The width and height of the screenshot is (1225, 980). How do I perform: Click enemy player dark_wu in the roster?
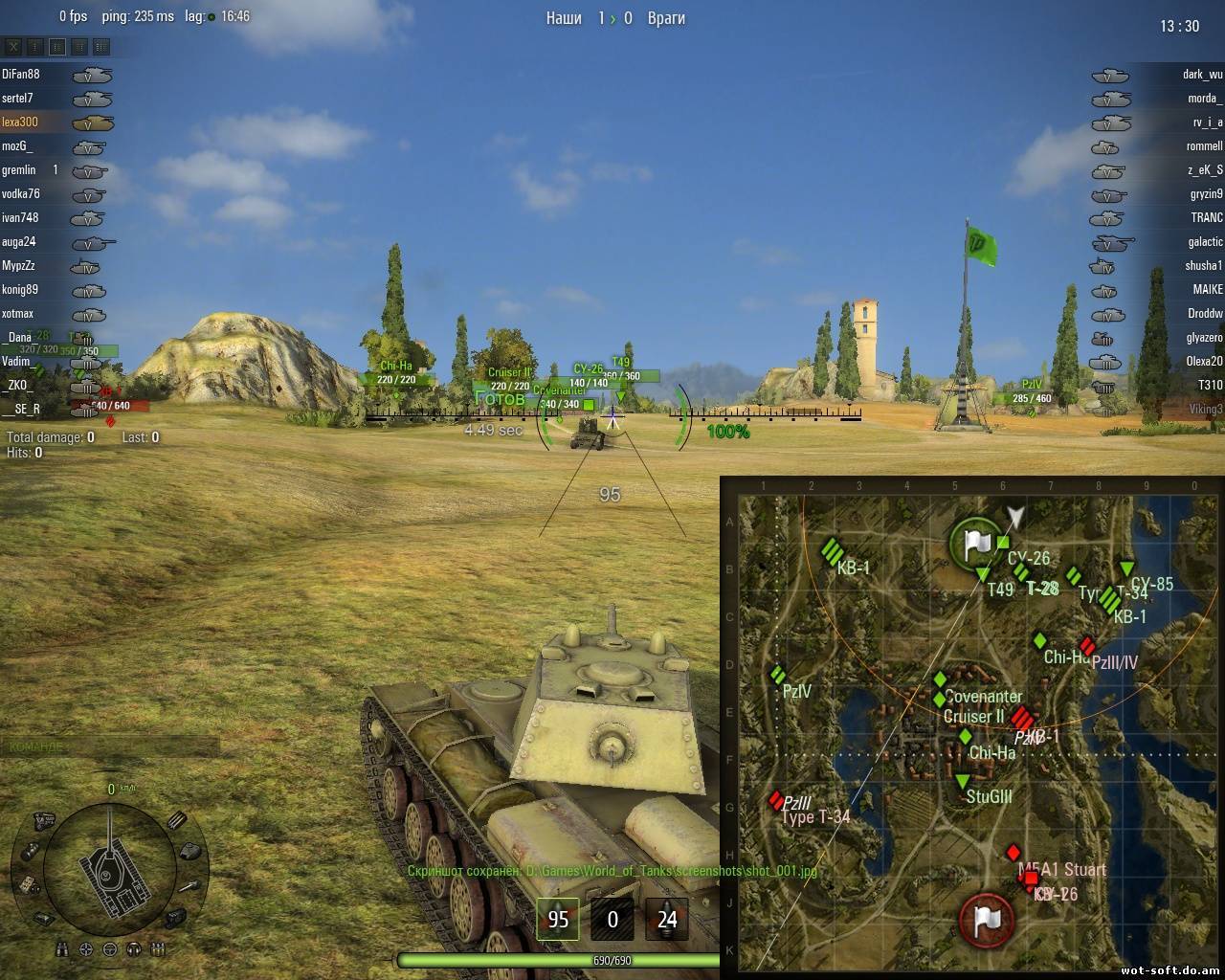click(x=1201, y=75)
